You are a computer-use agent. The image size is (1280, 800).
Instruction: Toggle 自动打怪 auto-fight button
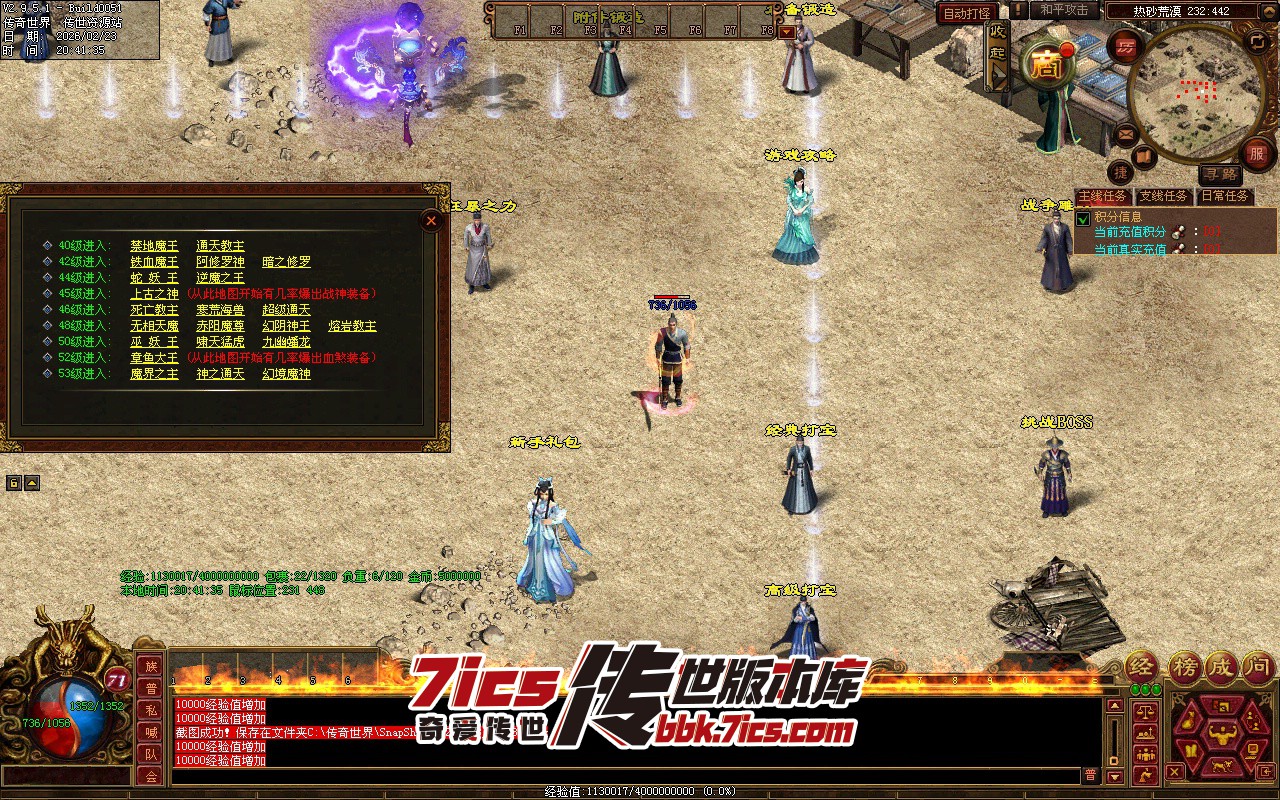[x=966, y=13]
